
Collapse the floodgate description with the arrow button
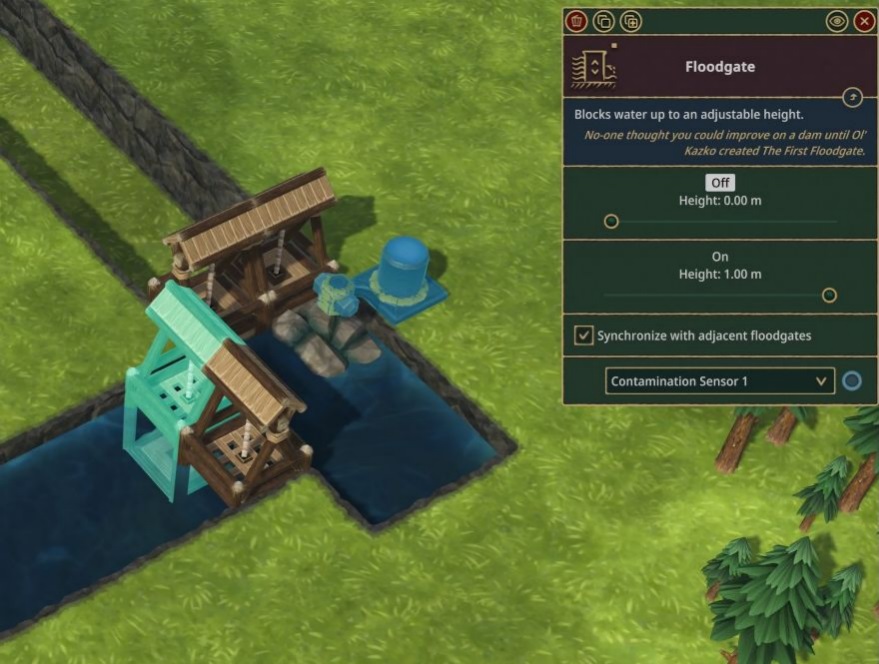tap(851, 97)
